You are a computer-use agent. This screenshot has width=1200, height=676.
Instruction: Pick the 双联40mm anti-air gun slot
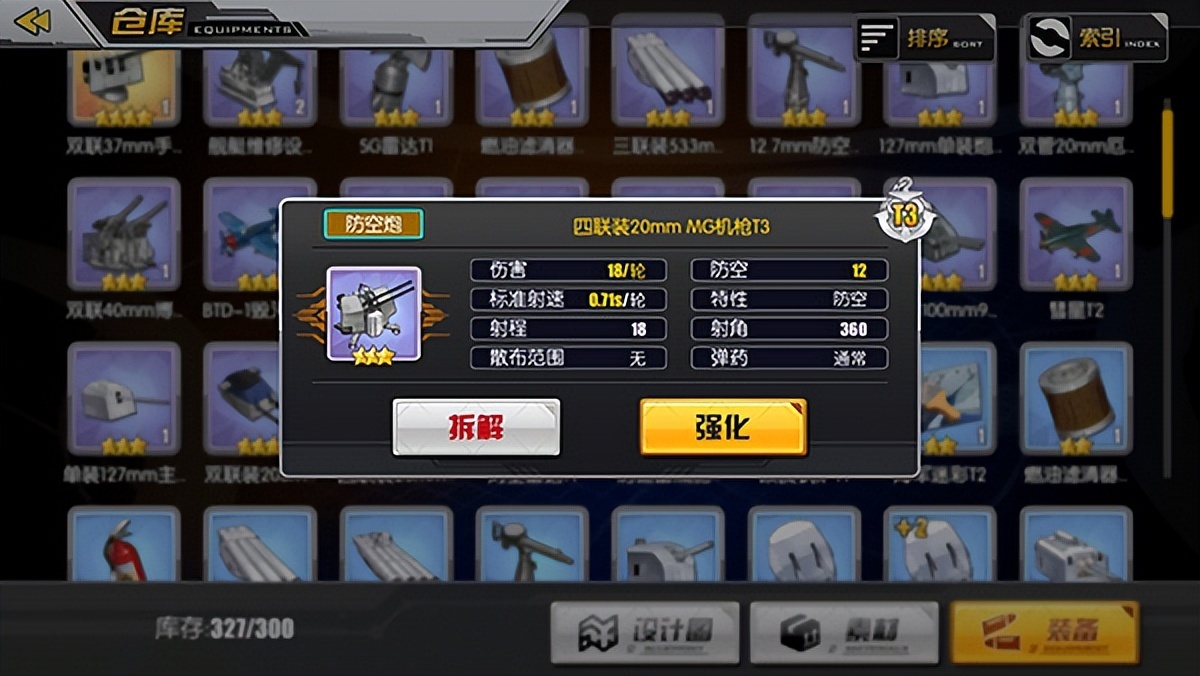[x=124, y=235]
